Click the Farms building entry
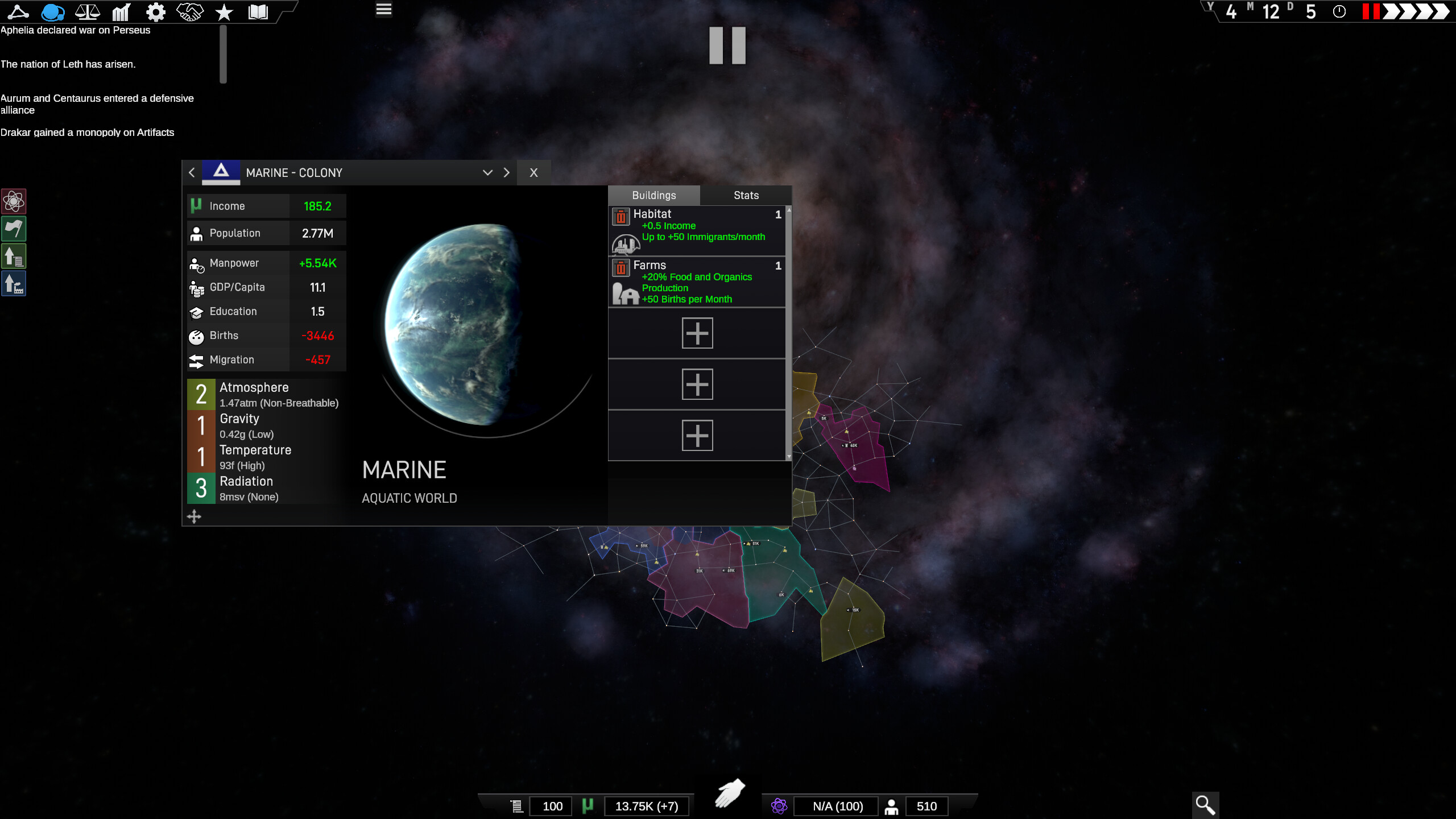 coord(697,282)
